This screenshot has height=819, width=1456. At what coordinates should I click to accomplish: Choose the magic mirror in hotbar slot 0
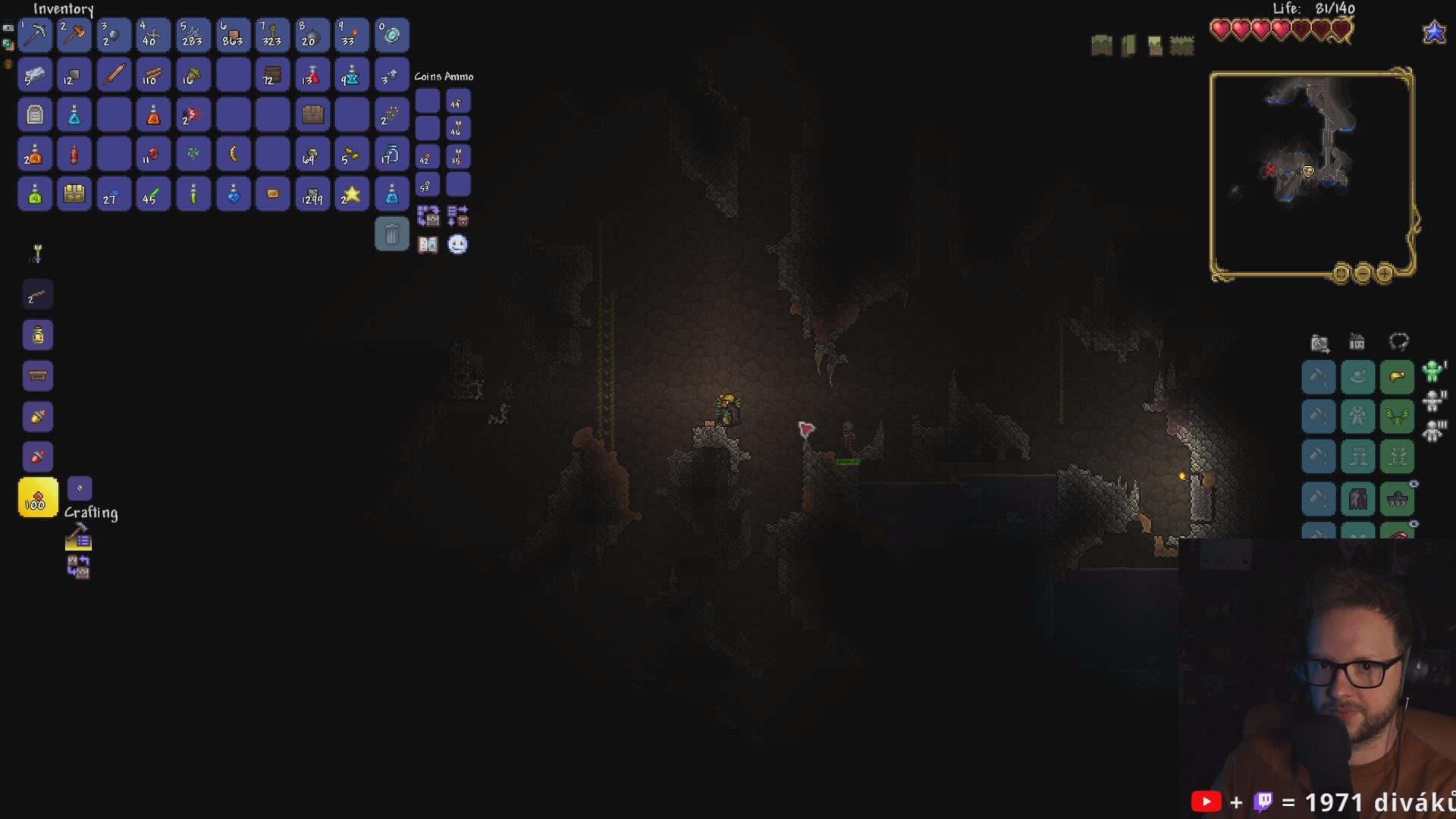point(391,35)
